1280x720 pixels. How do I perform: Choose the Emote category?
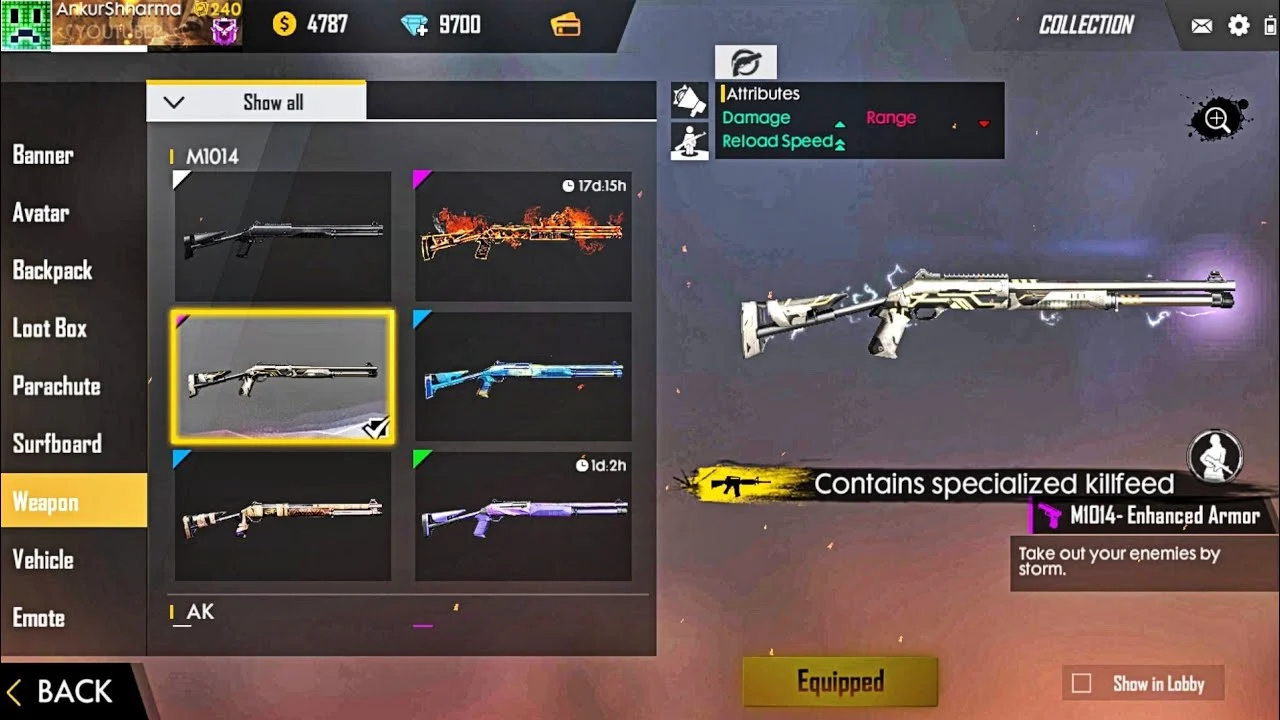(39, 618)
